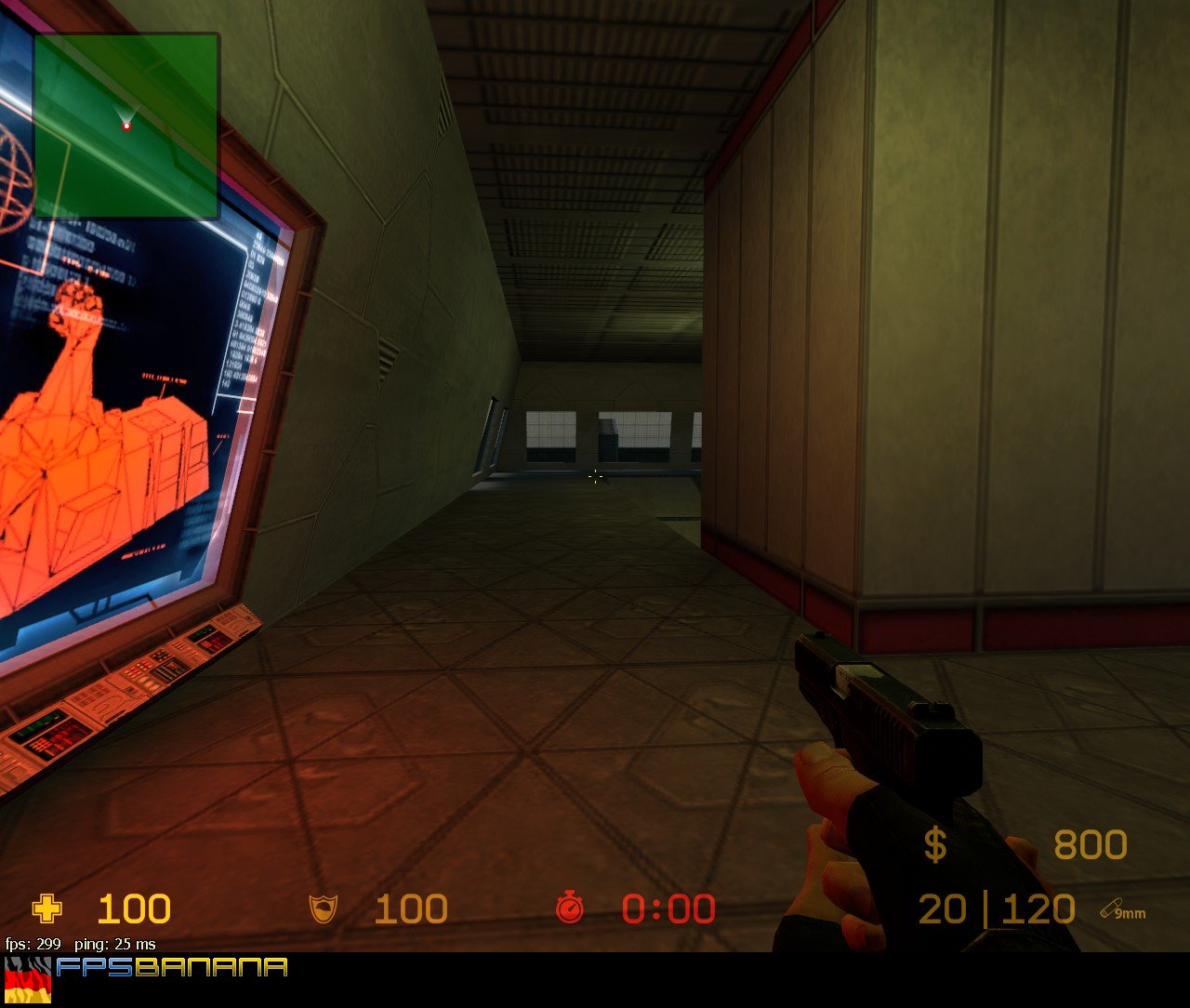Screen dimensions: 1190x1008
Task: Click the armor value reading 100
Action: point(412,909)
